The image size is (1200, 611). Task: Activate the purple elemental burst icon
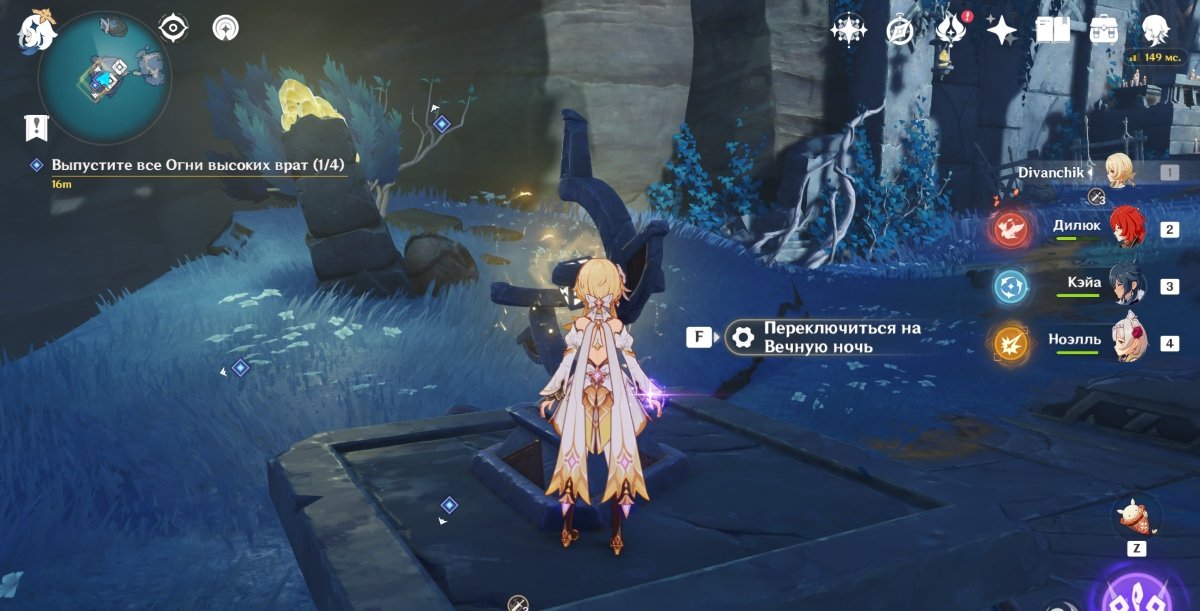coord(1140,590)
